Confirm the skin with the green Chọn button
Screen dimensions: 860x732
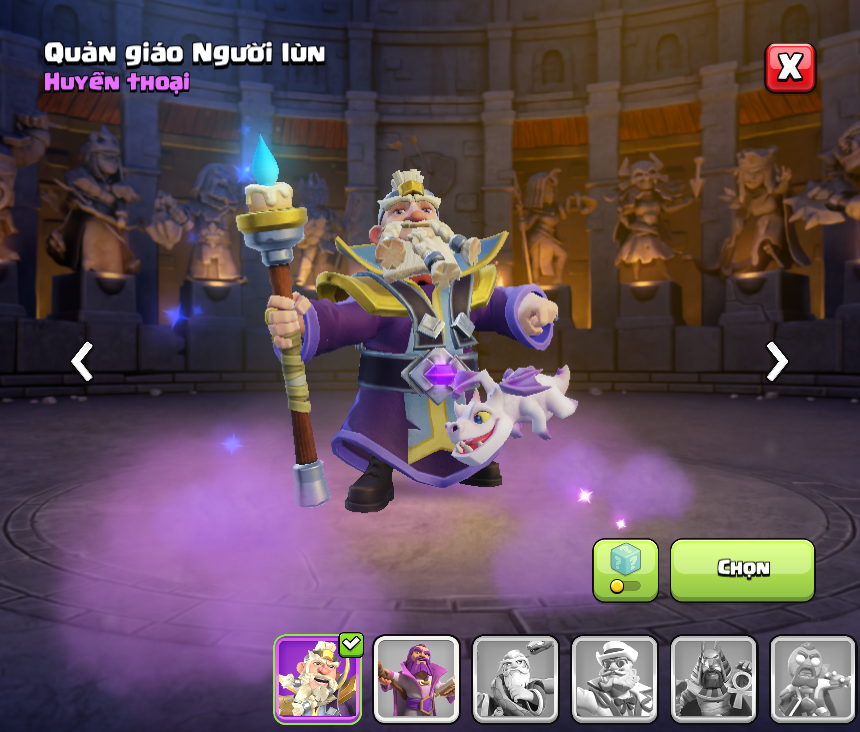(742, 569)
